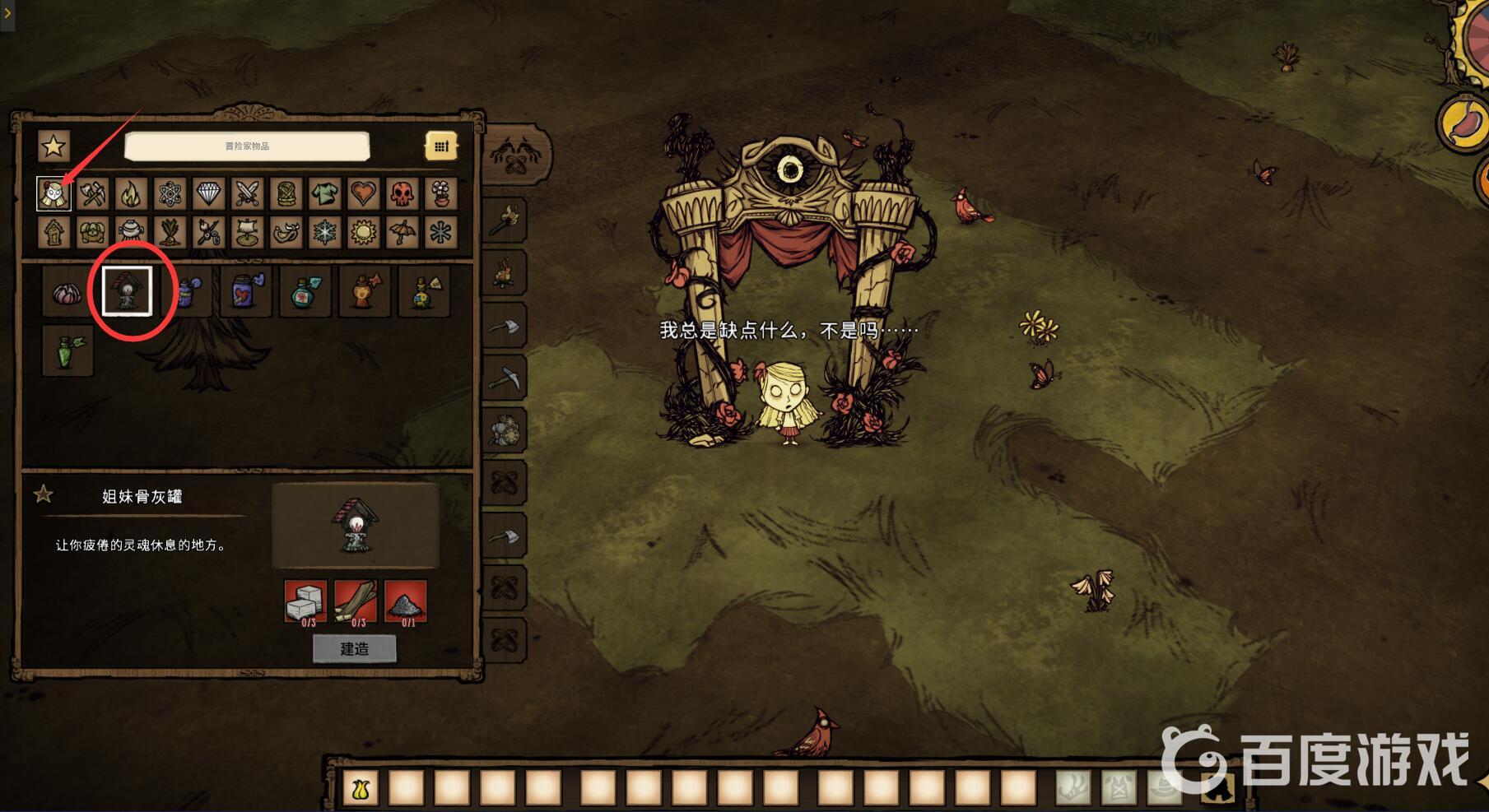This screenshot has height=812, width=1489.
Task: Switch to the axe-and-pickaxe Tools filter
Action: coord(93,194)
